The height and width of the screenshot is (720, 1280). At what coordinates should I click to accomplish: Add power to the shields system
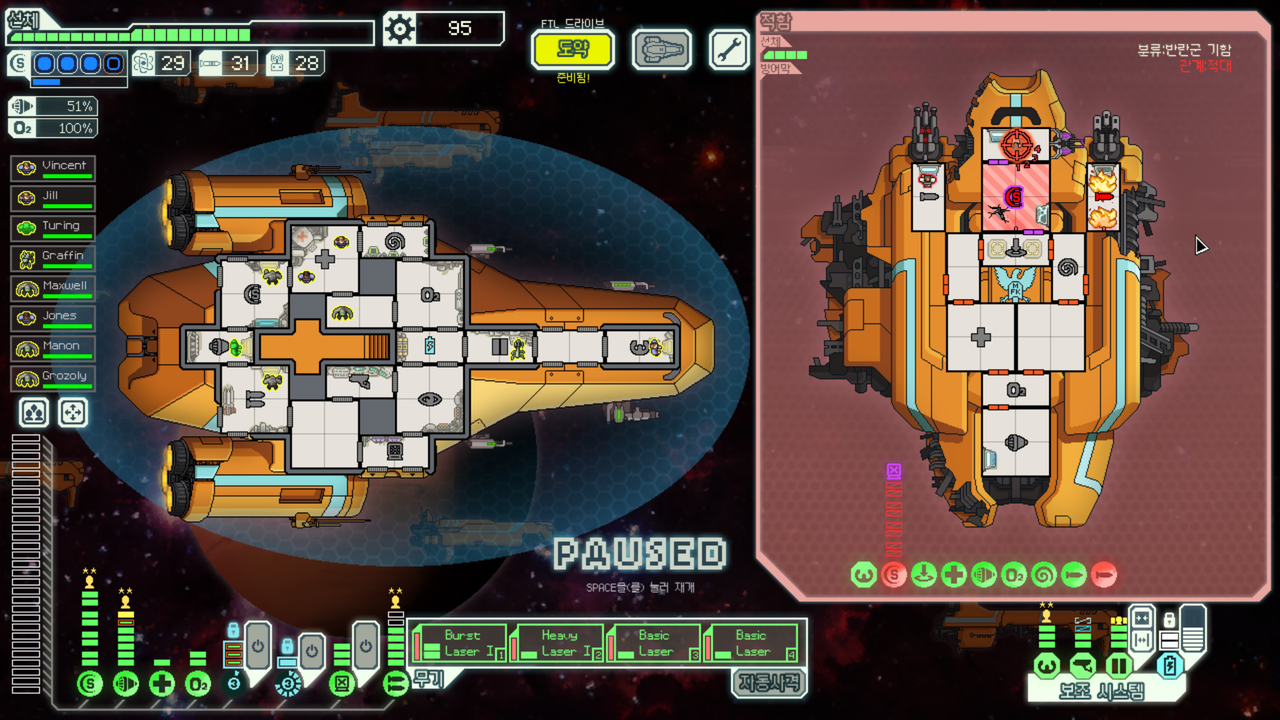(90, 684)
